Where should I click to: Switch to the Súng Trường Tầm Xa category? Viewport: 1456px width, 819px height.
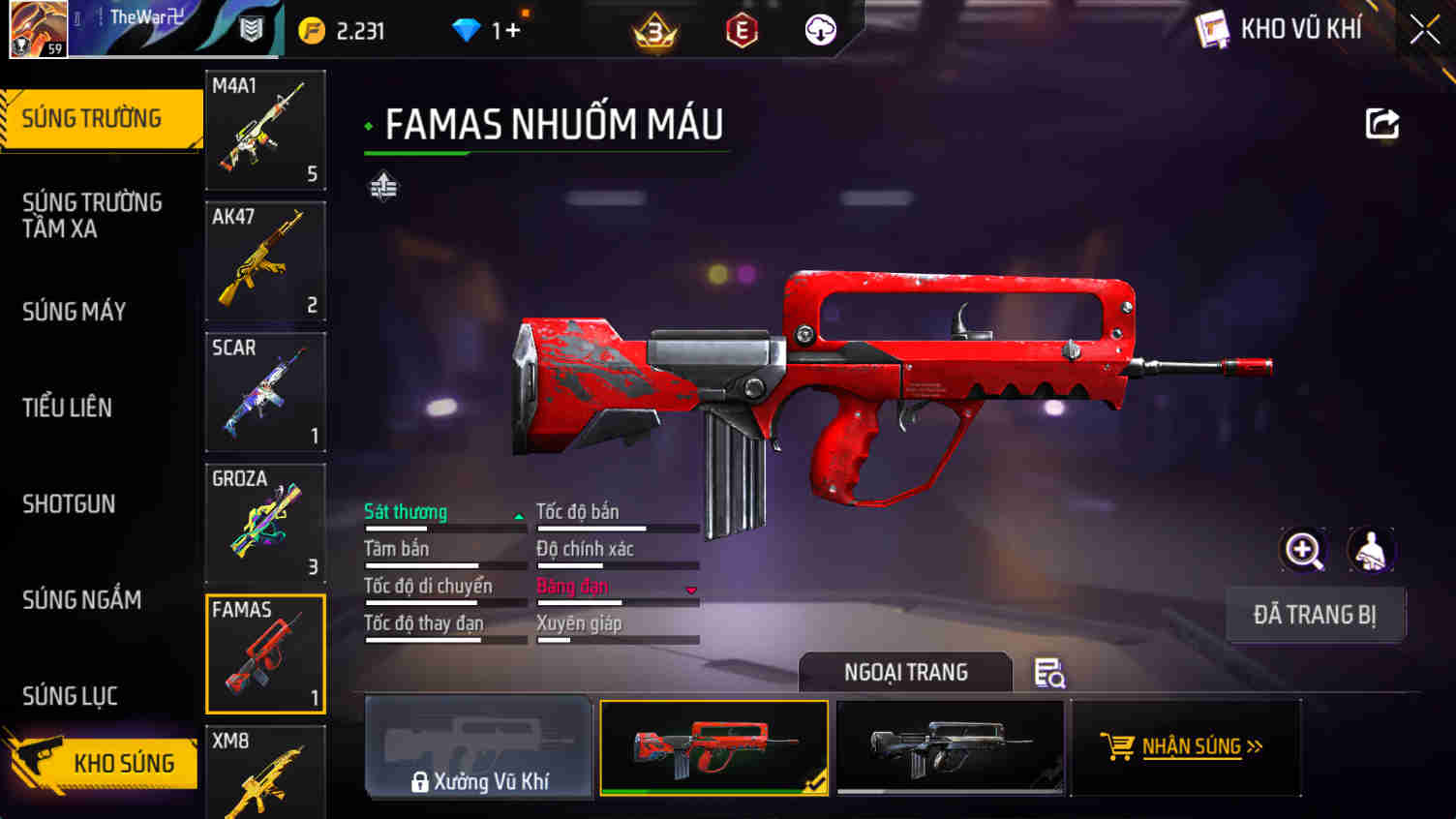92,215
